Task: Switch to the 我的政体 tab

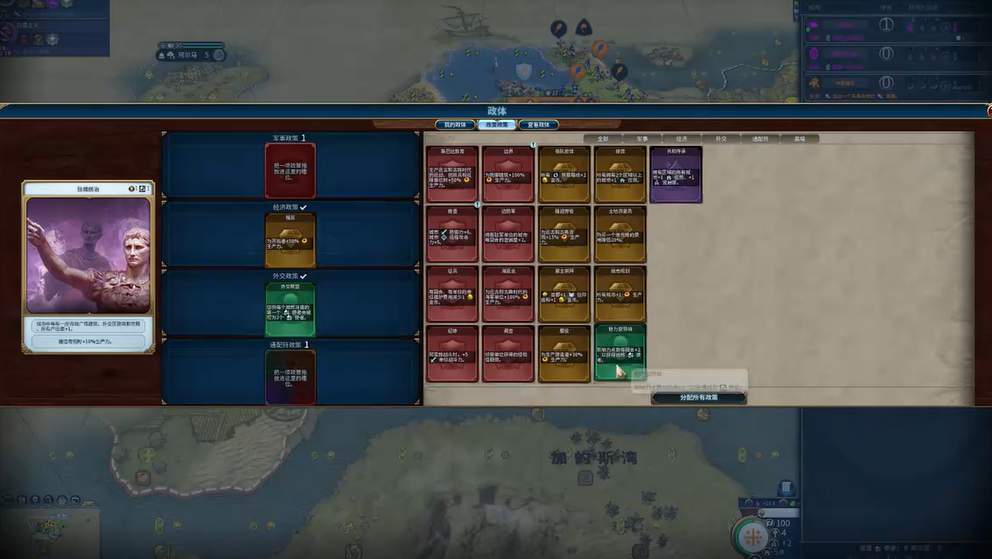Action: click(x=454, y=125)
